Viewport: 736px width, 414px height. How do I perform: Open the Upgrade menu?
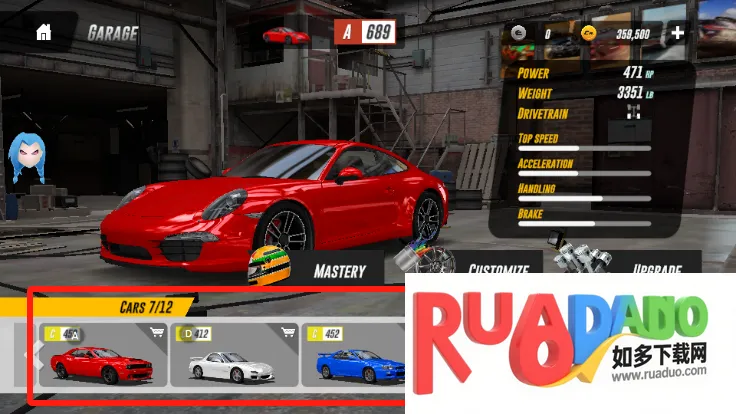tap(657, 269)
